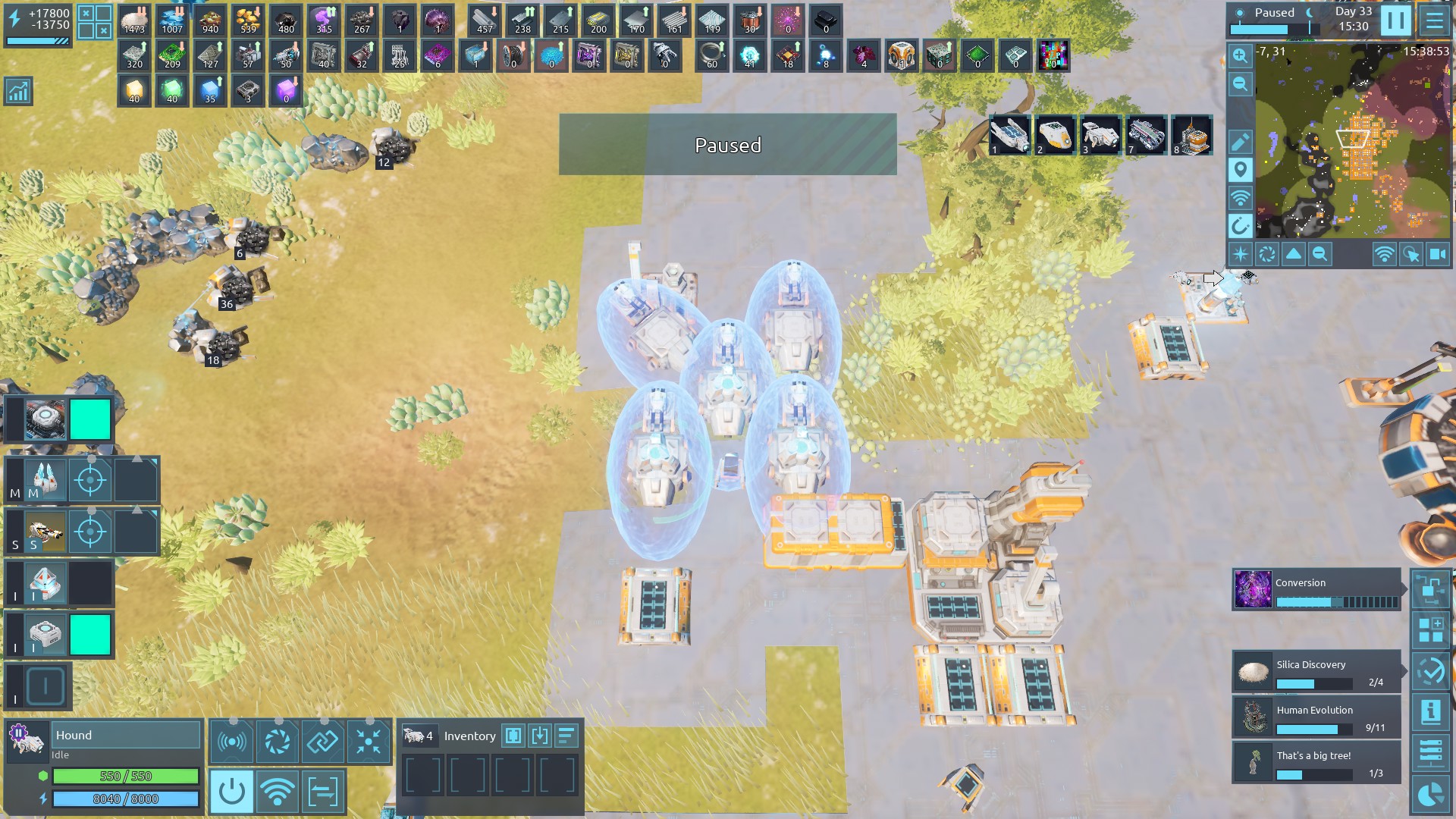
Task: Open the info book codex button
Action: pyautogui.click(x=1430, y=711)
